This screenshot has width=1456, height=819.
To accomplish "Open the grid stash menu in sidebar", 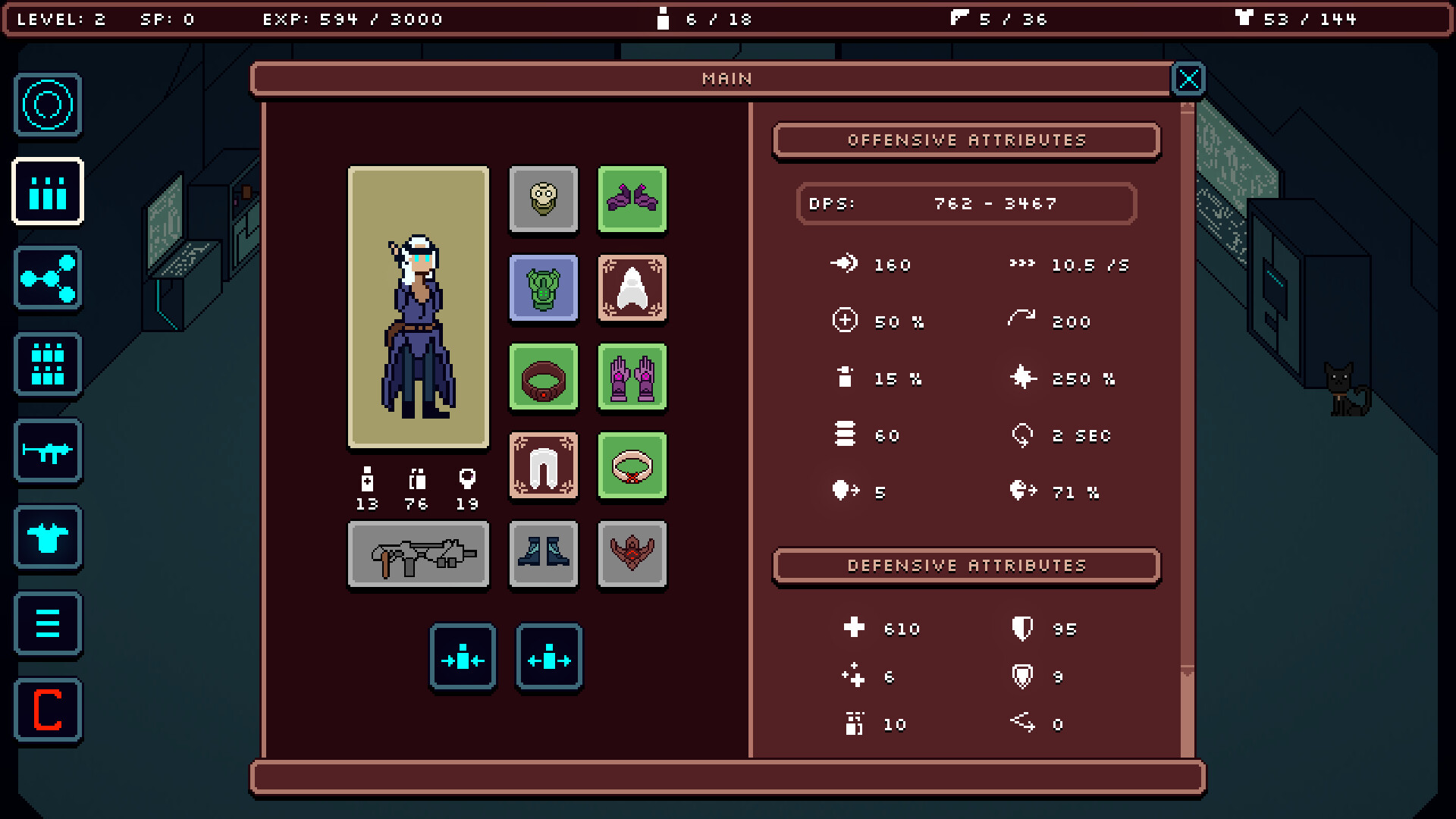I will 48,365.
